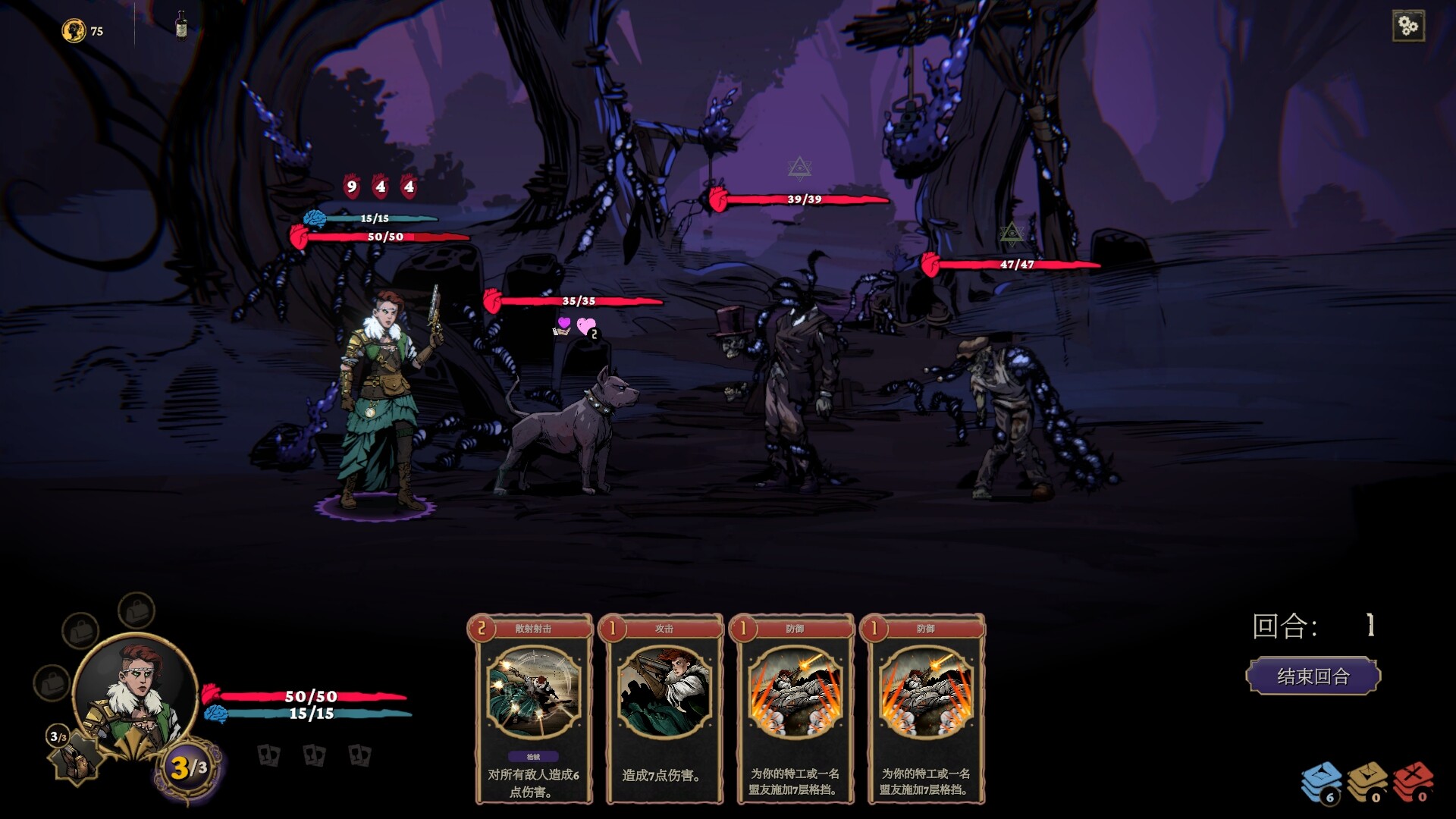Viewport: 1456px width, 819px height.
Task: End the turn with 结束回合
Action: click(x=1313, y=676)
